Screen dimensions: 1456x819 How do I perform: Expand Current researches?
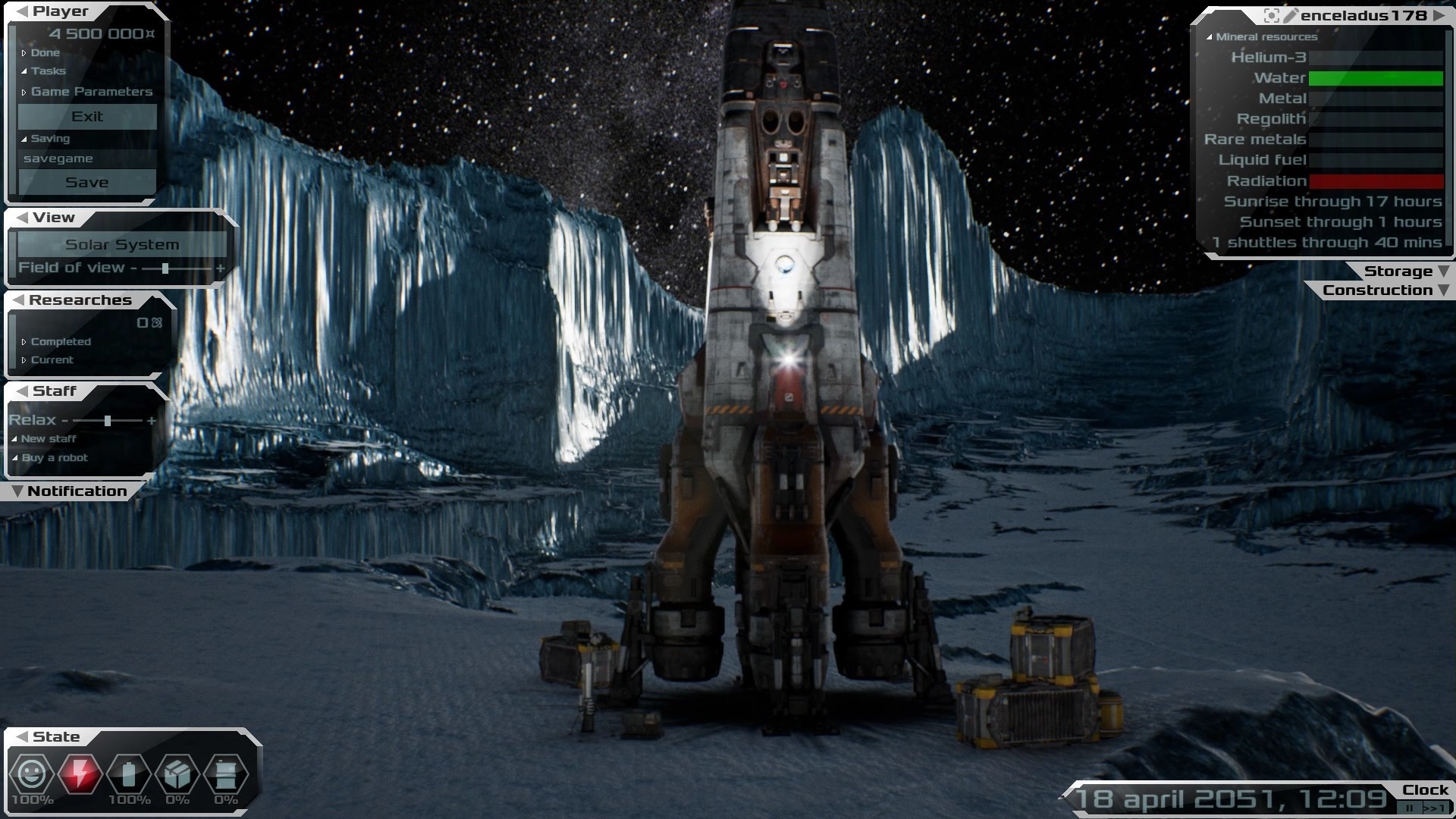tap(52, 360)
